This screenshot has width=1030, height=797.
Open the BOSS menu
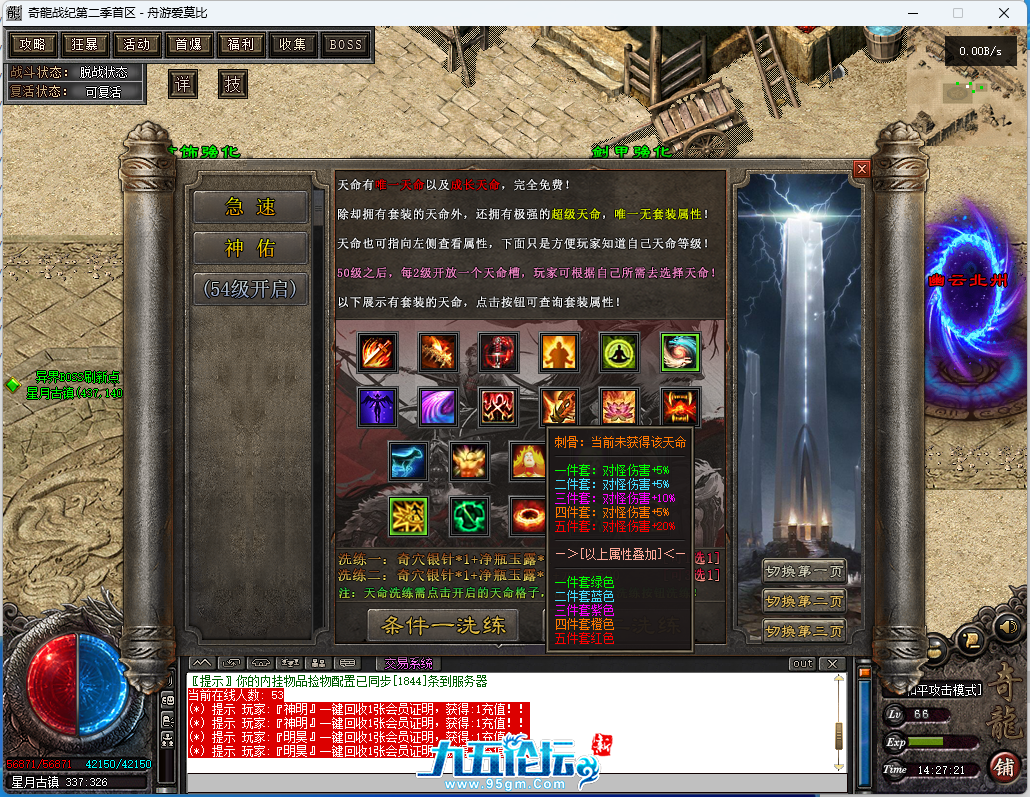[346, 44]
